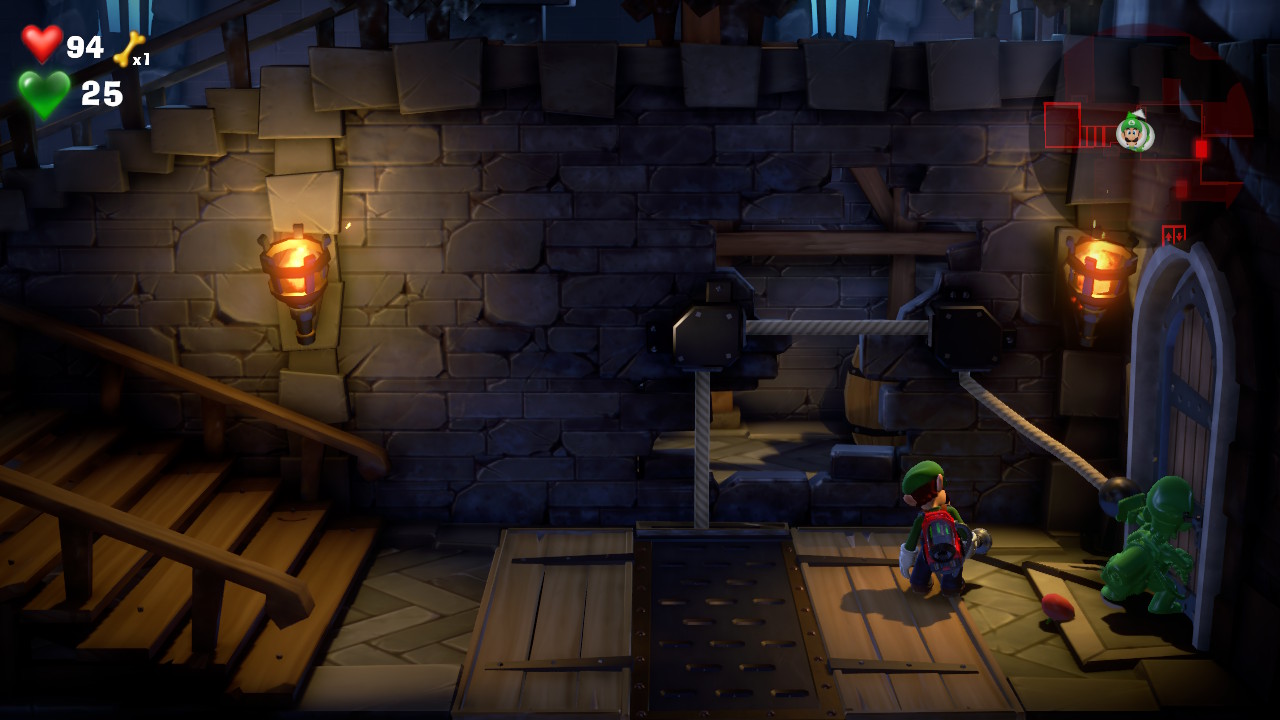Click the red heart health icon
The image size is (1280, 720).
pyautogui.click(x=42, y=45)
